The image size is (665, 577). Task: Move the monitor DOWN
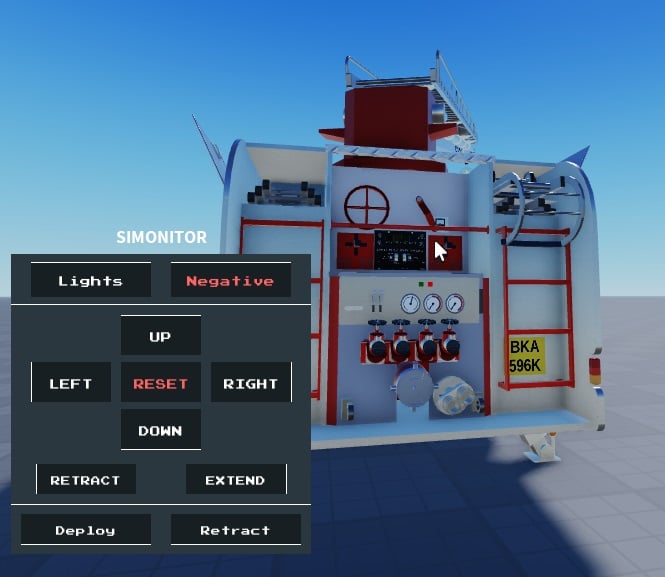pyautogui.click(x=160, y=430)
